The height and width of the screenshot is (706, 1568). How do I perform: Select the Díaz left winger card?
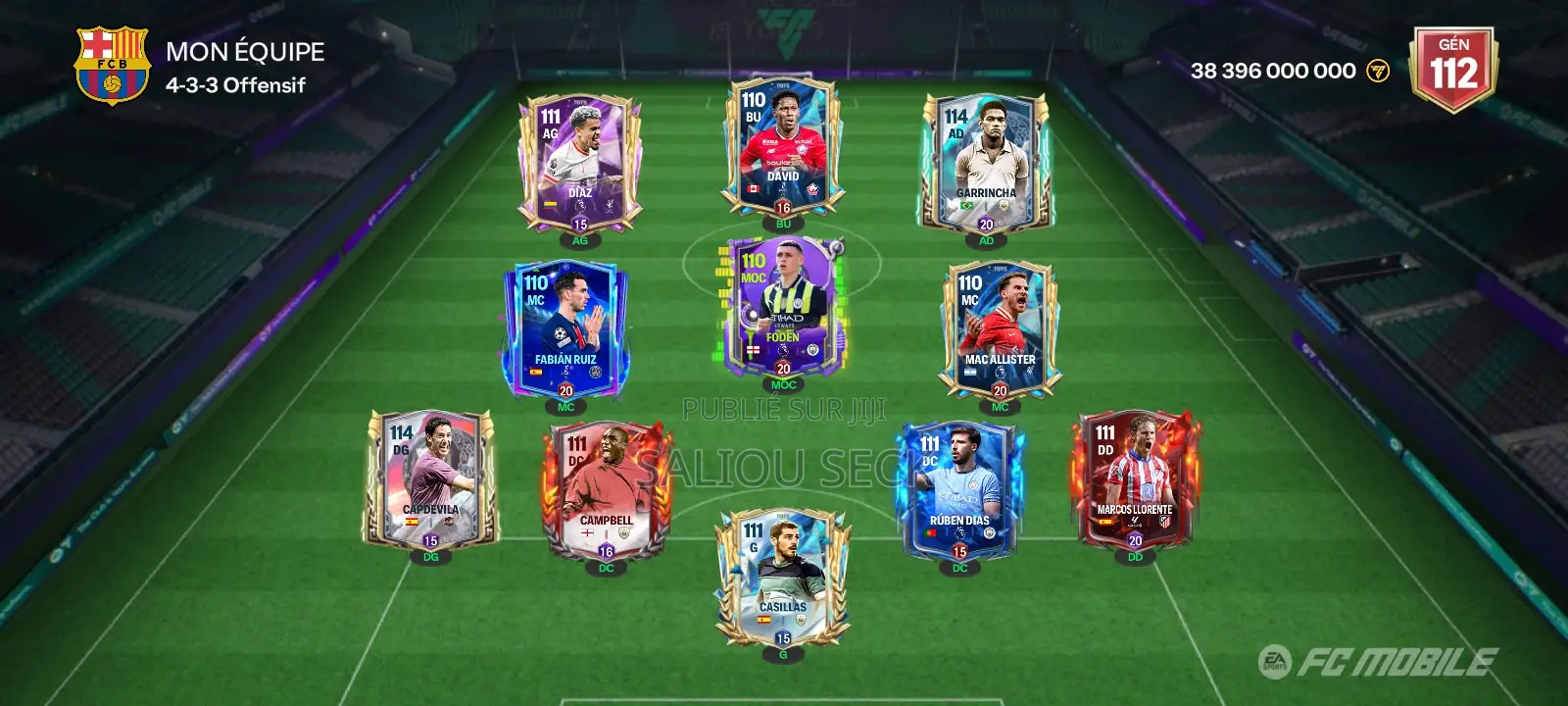pos(580,164)
